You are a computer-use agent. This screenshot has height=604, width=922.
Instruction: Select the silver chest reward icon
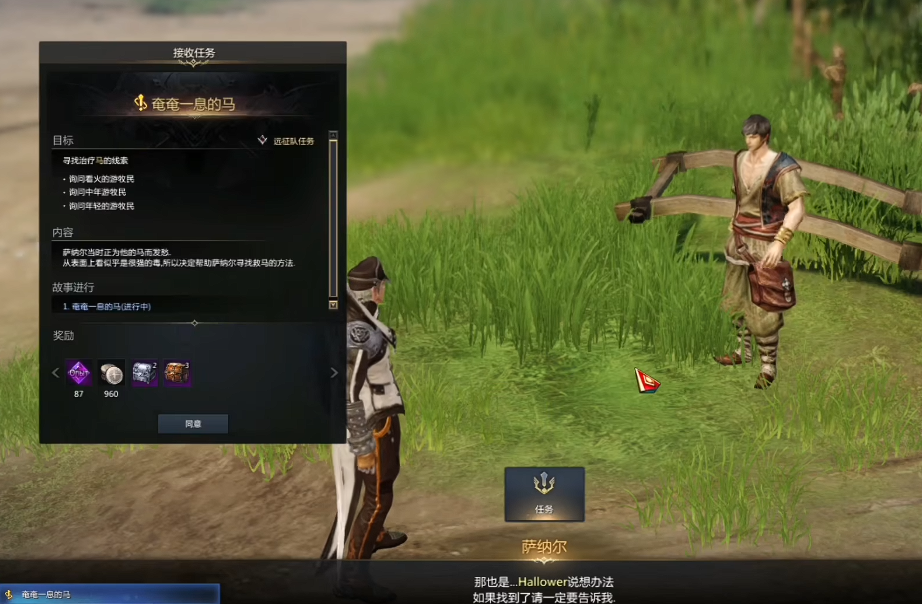(x=145, y=373)
